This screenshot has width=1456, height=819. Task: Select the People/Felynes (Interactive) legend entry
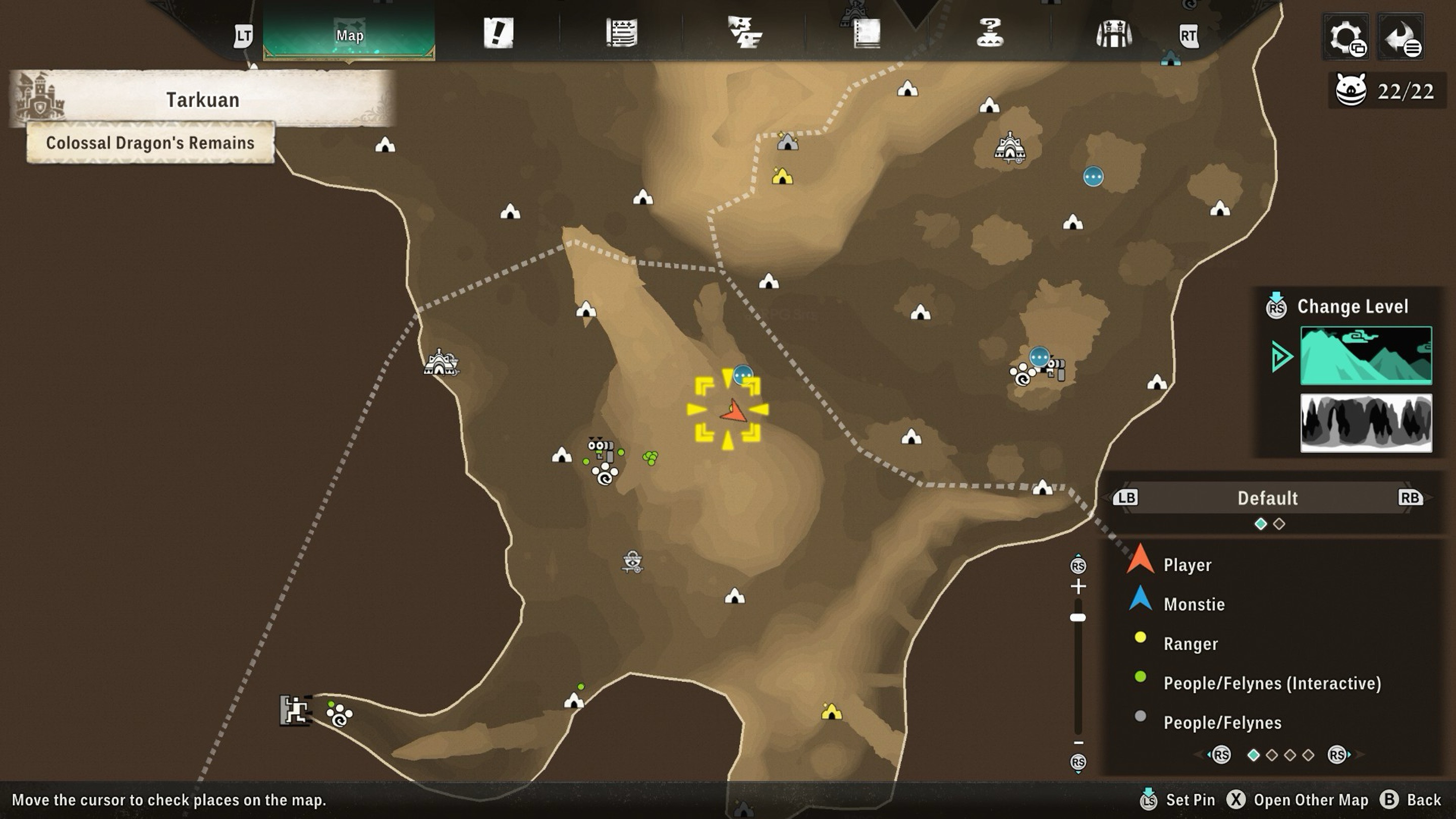pyautogui.click(x=1272, y=684)
